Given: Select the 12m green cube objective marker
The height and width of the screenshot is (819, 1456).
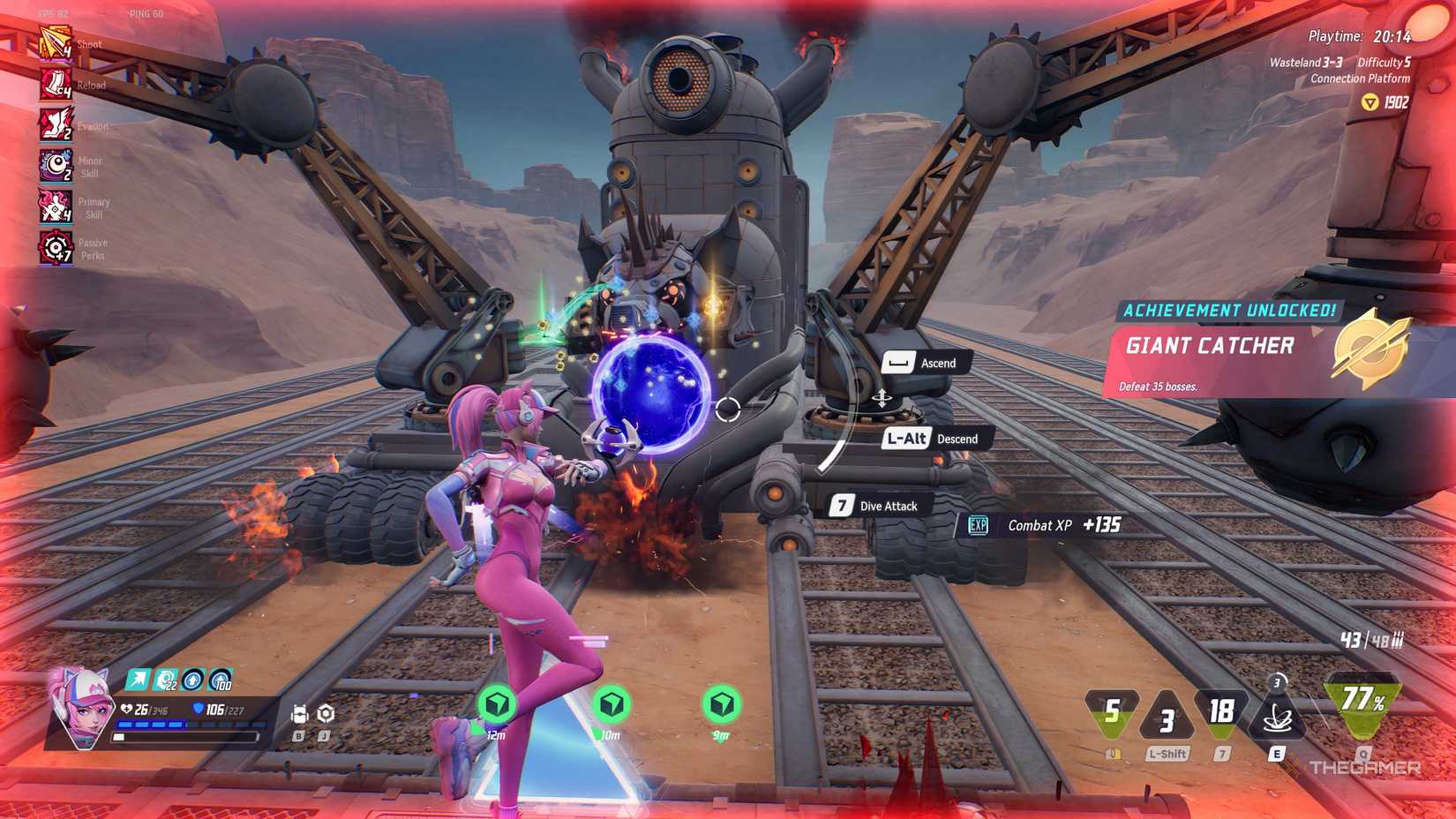Looking at the screenshot, I should (497, 704).
